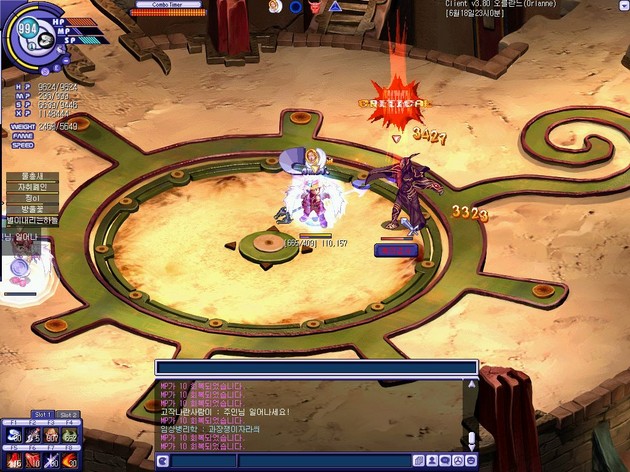630x472 pixels.
Task: Switch to the Slot 2 hotbar tab
Action: (x=68, y=414)
